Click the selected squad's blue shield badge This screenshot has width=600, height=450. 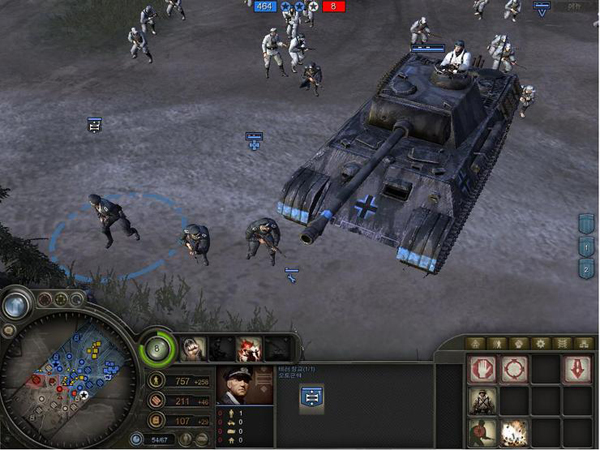coord(310,397)
